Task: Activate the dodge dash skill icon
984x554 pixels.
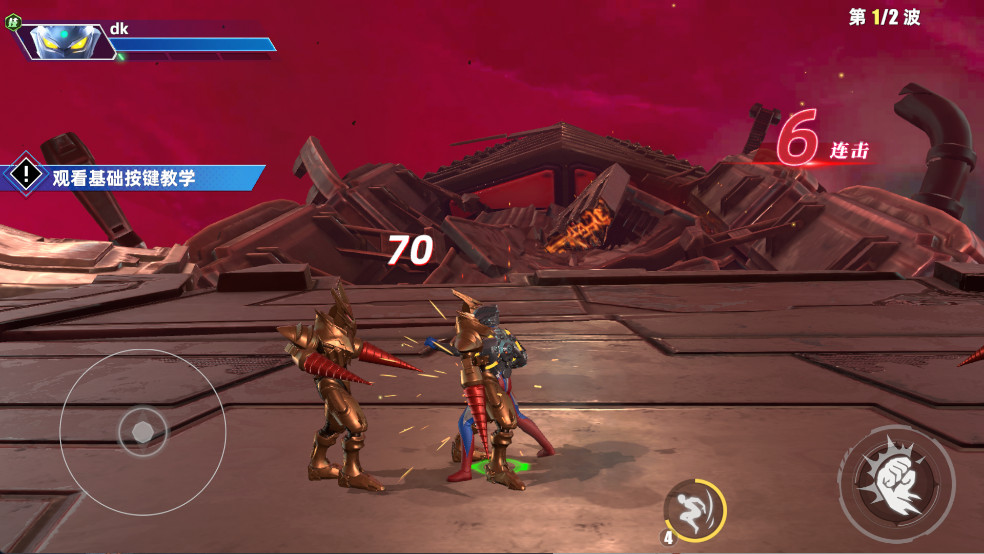Action: (695, 510)
